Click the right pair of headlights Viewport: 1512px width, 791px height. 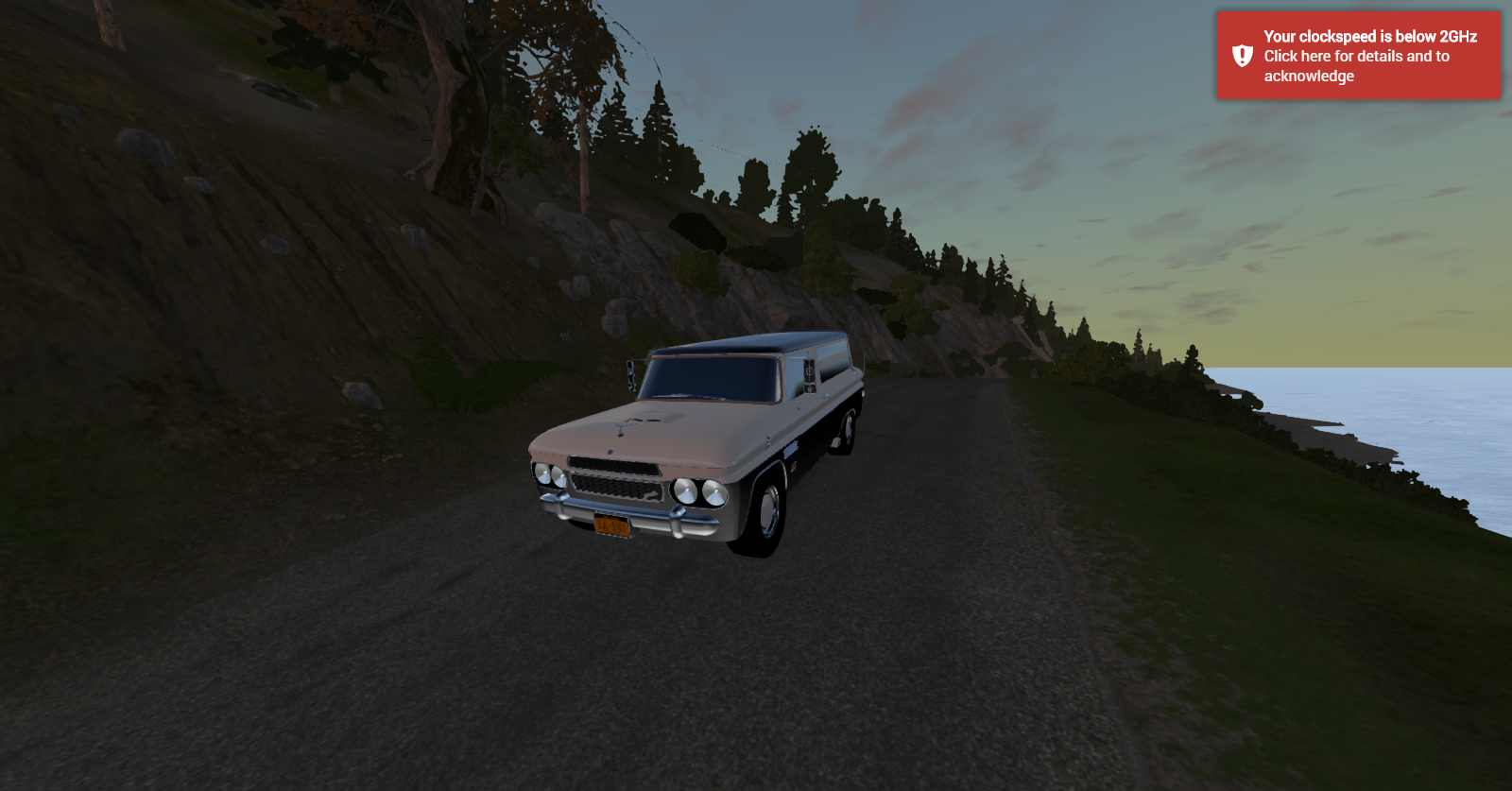click(698, 491)
